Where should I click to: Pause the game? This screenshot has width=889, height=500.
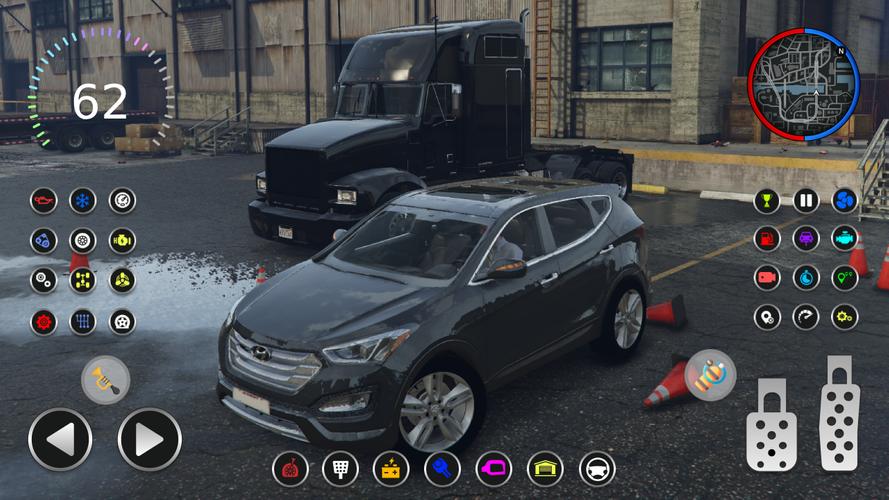pos(806,200)
